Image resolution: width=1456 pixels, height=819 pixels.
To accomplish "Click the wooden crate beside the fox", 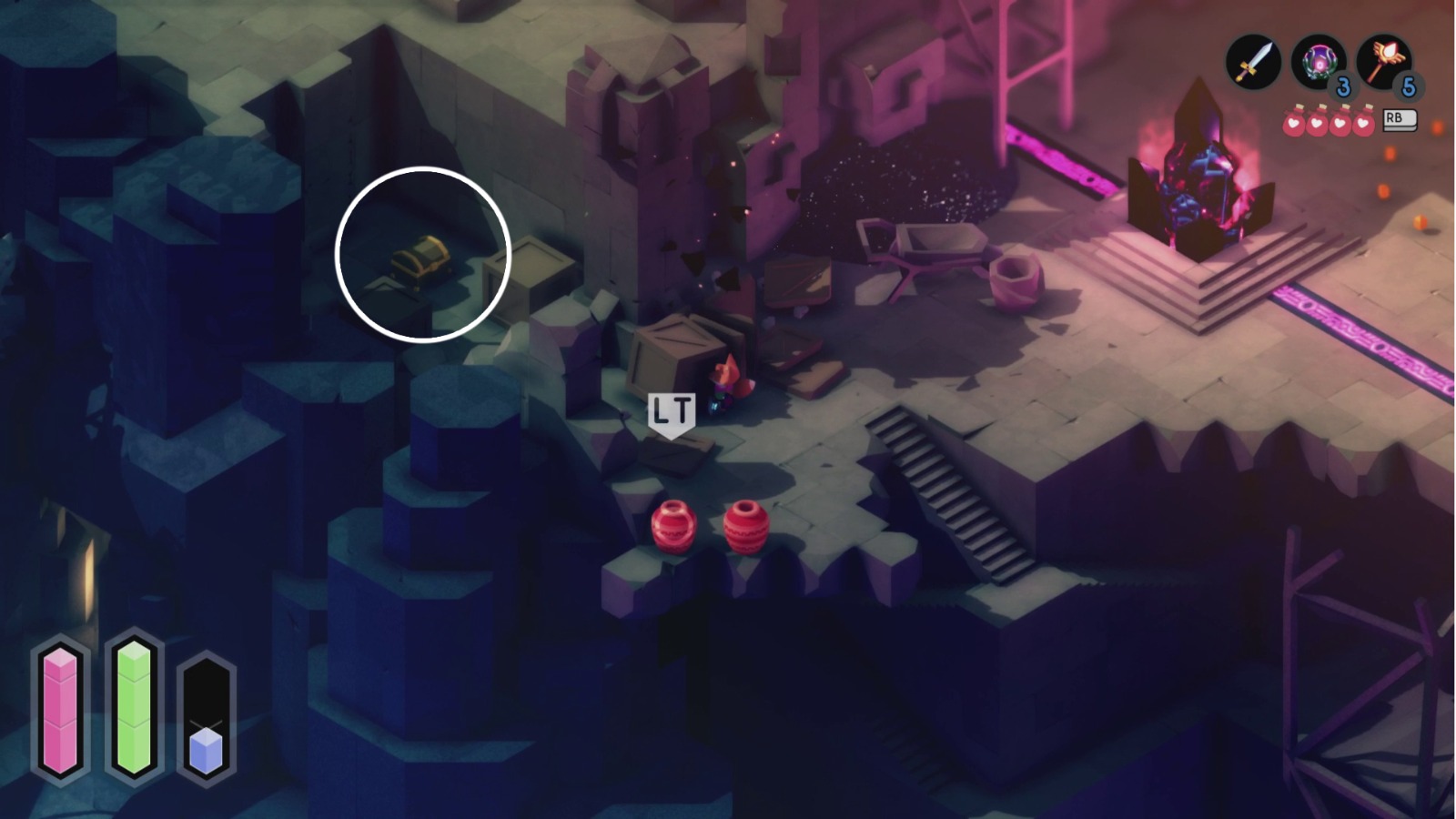I will click(673, 355).
